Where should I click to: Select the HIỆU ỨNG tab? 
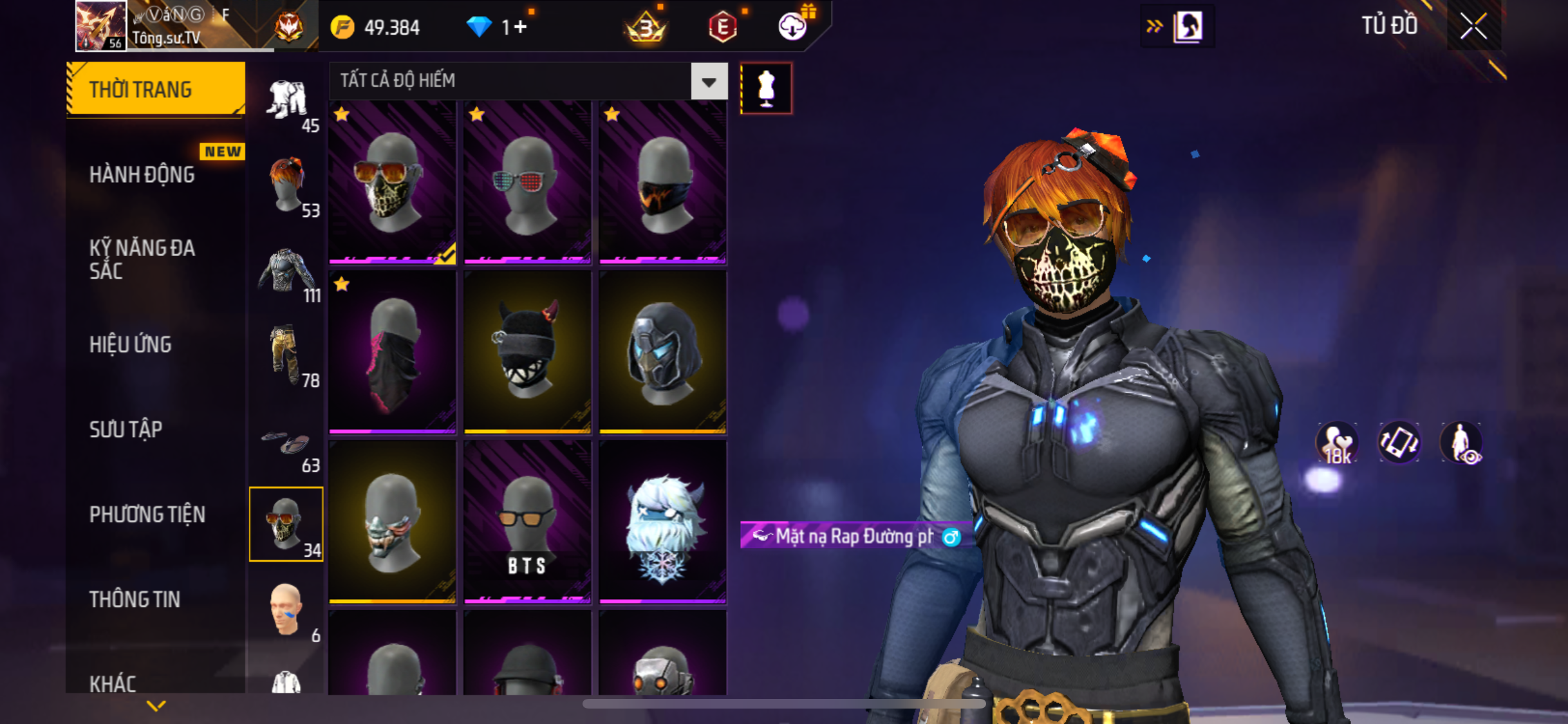click(x=131, y=345)
